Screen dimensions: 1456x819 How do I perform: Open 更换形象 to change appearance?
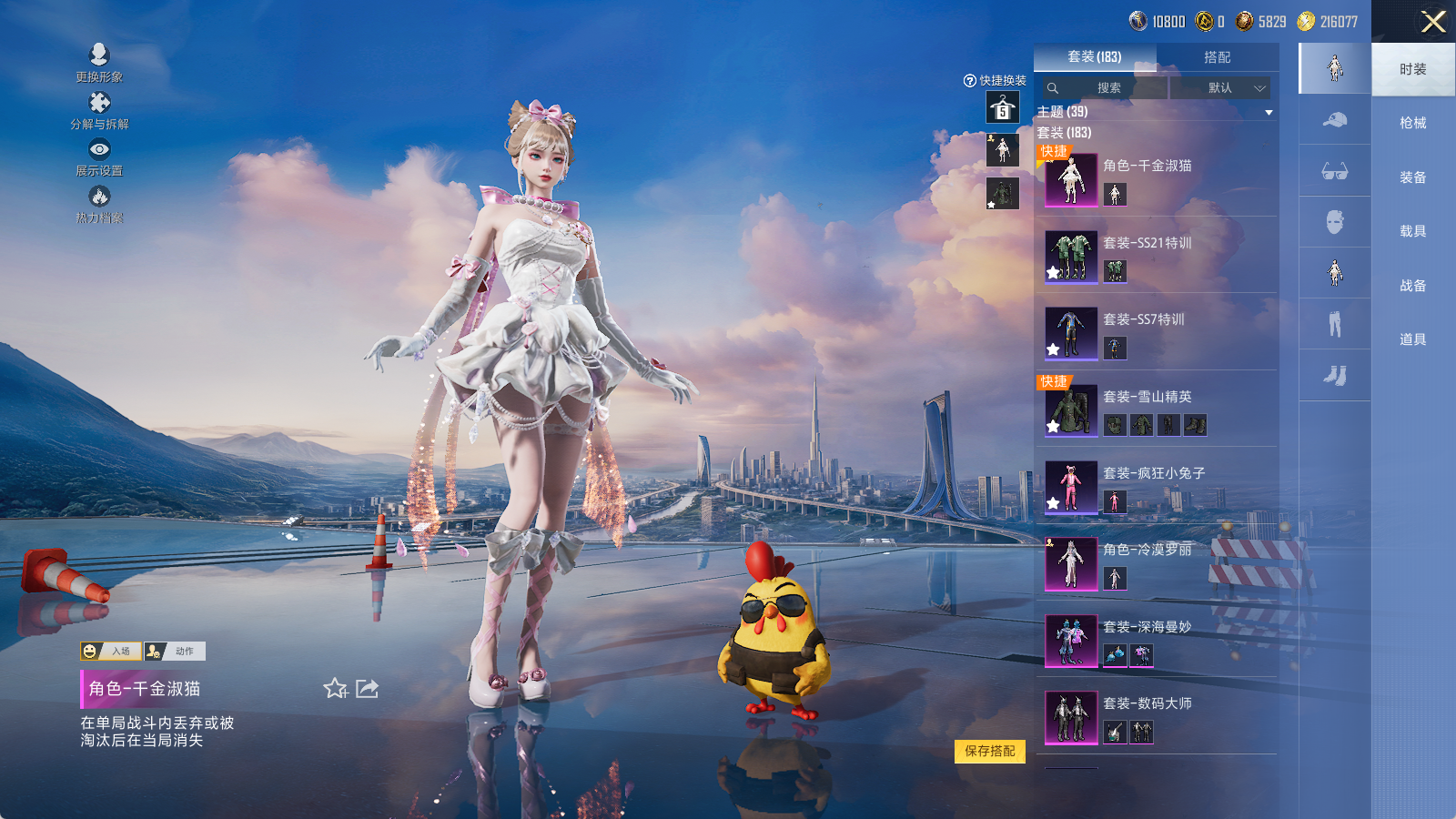[99, 63]
